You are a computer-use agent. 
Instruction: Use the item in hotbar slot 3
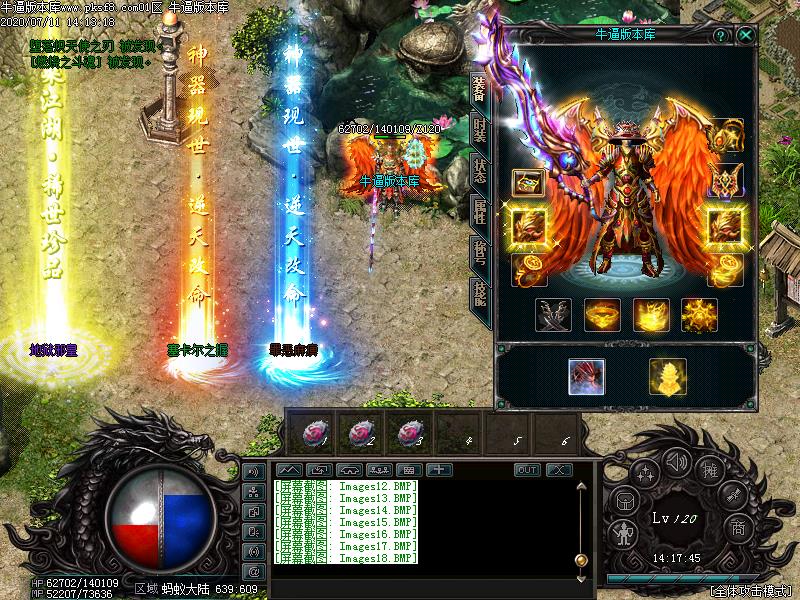tap(410, 432)
